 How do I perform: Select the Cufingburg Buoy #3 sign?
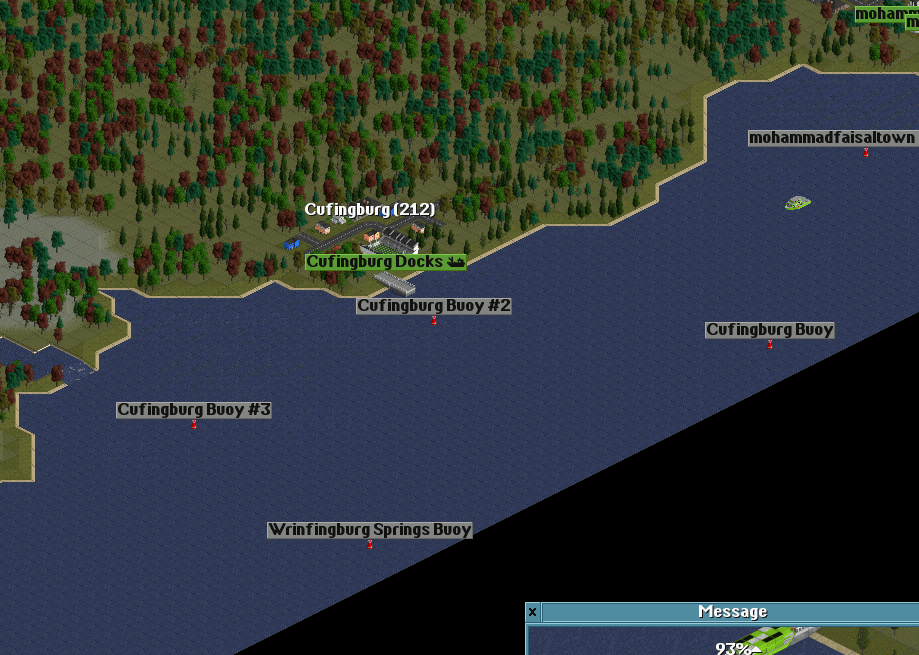click(x=194, y=410)
